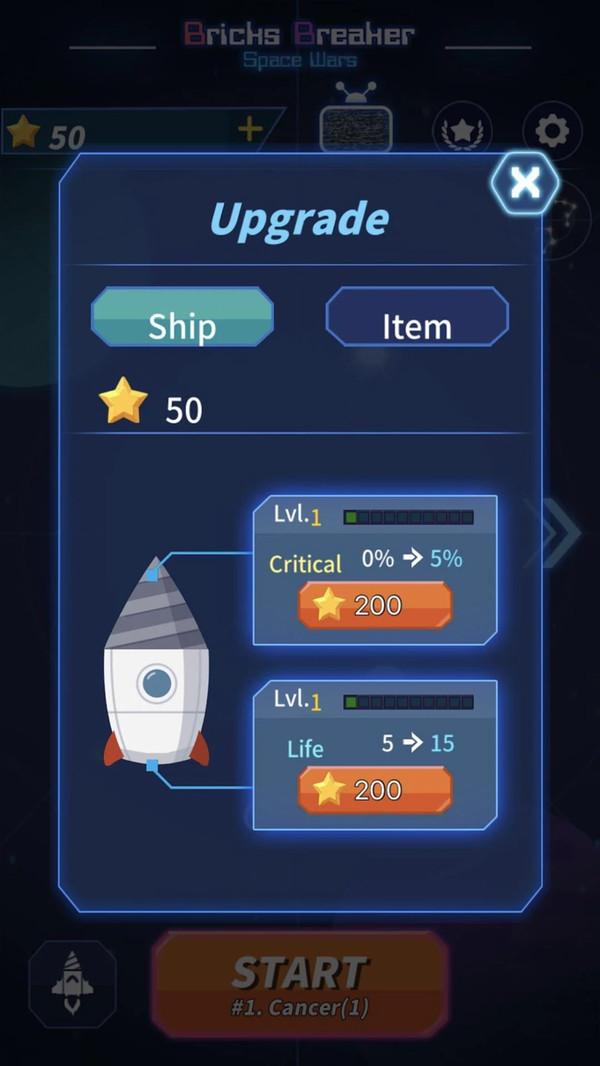
Task: Buy the Life upgrade for 200 stars
Action: [375, 790]
